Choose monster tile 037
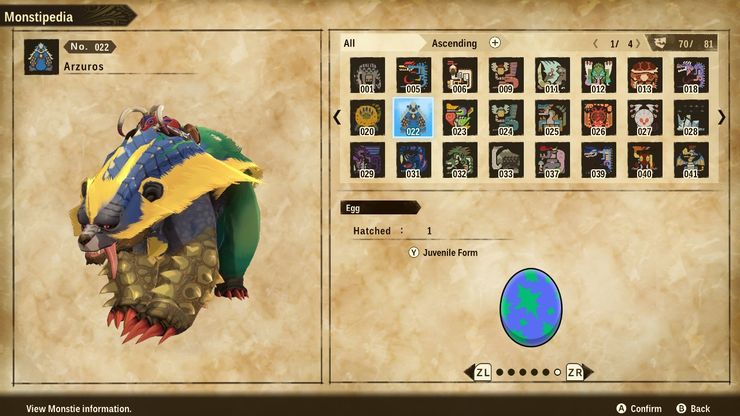The width and height of the screenshot is (740, 416). (x=552, y=160)
